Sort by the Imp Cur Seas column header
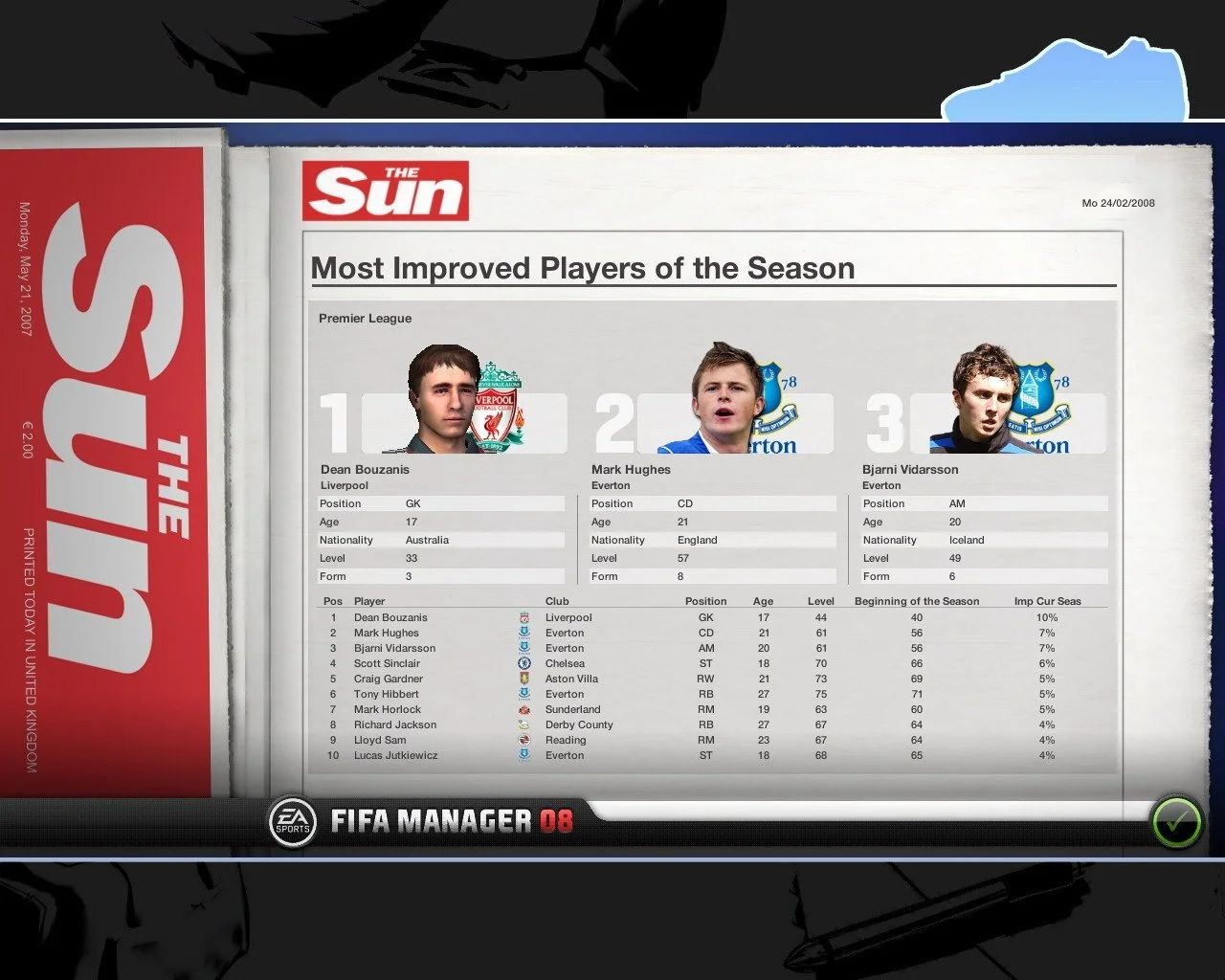 [x=1049, y=601]
